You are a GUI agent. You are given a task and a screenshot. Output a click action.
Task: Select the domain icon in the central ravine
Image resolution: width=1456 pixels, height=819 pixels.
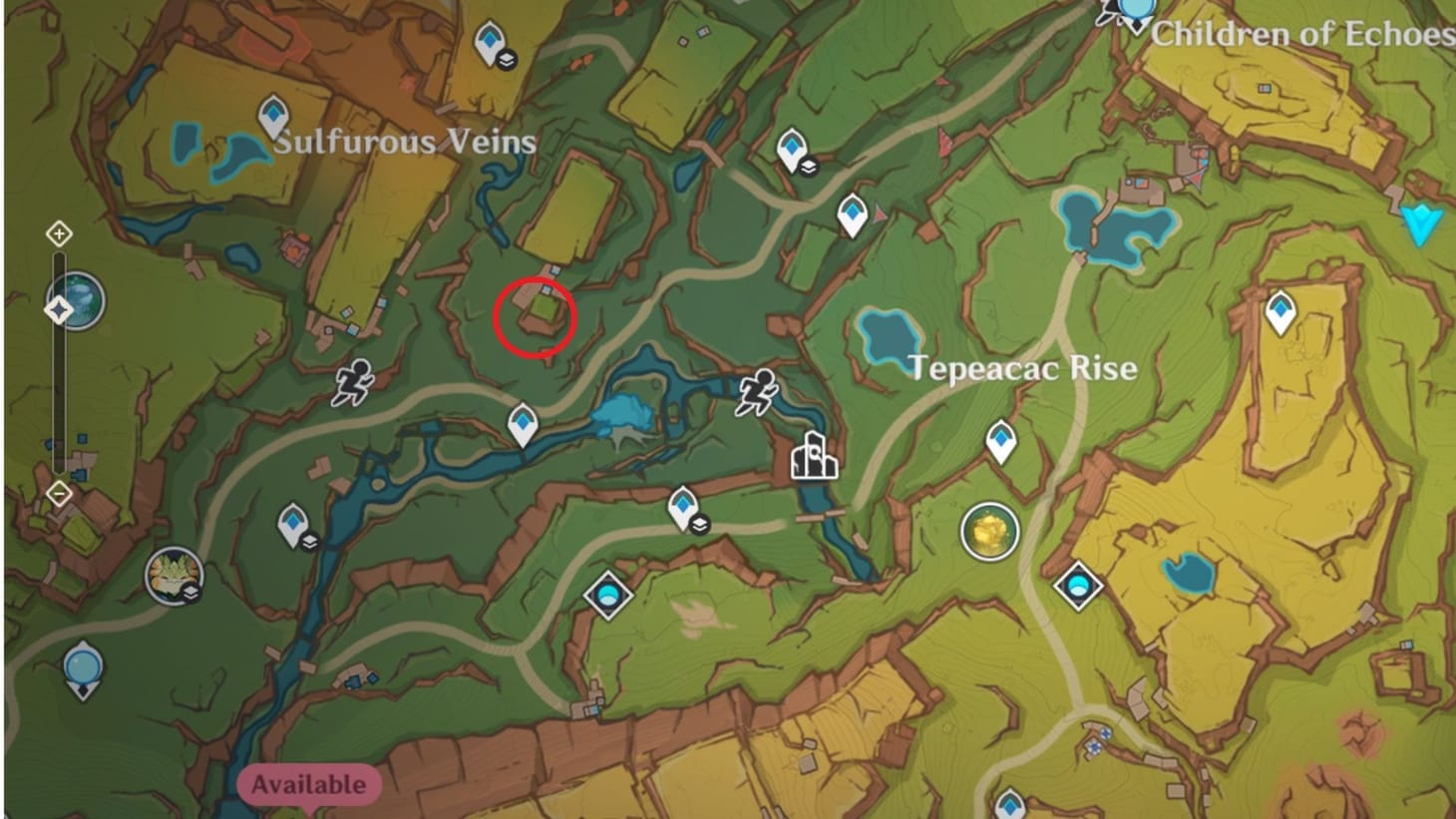[606, 595]
